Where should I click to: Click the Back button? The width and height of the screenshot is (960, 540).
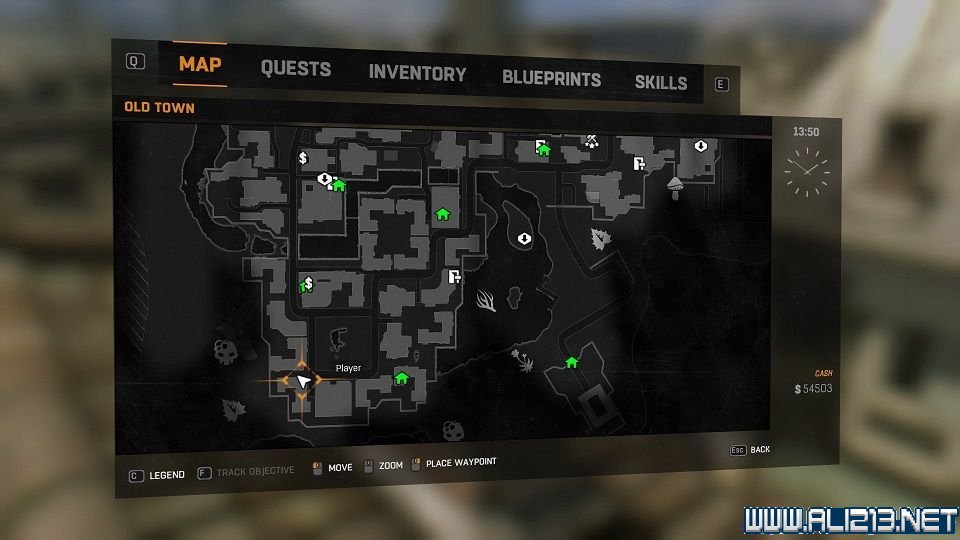[x=751, y=450]
